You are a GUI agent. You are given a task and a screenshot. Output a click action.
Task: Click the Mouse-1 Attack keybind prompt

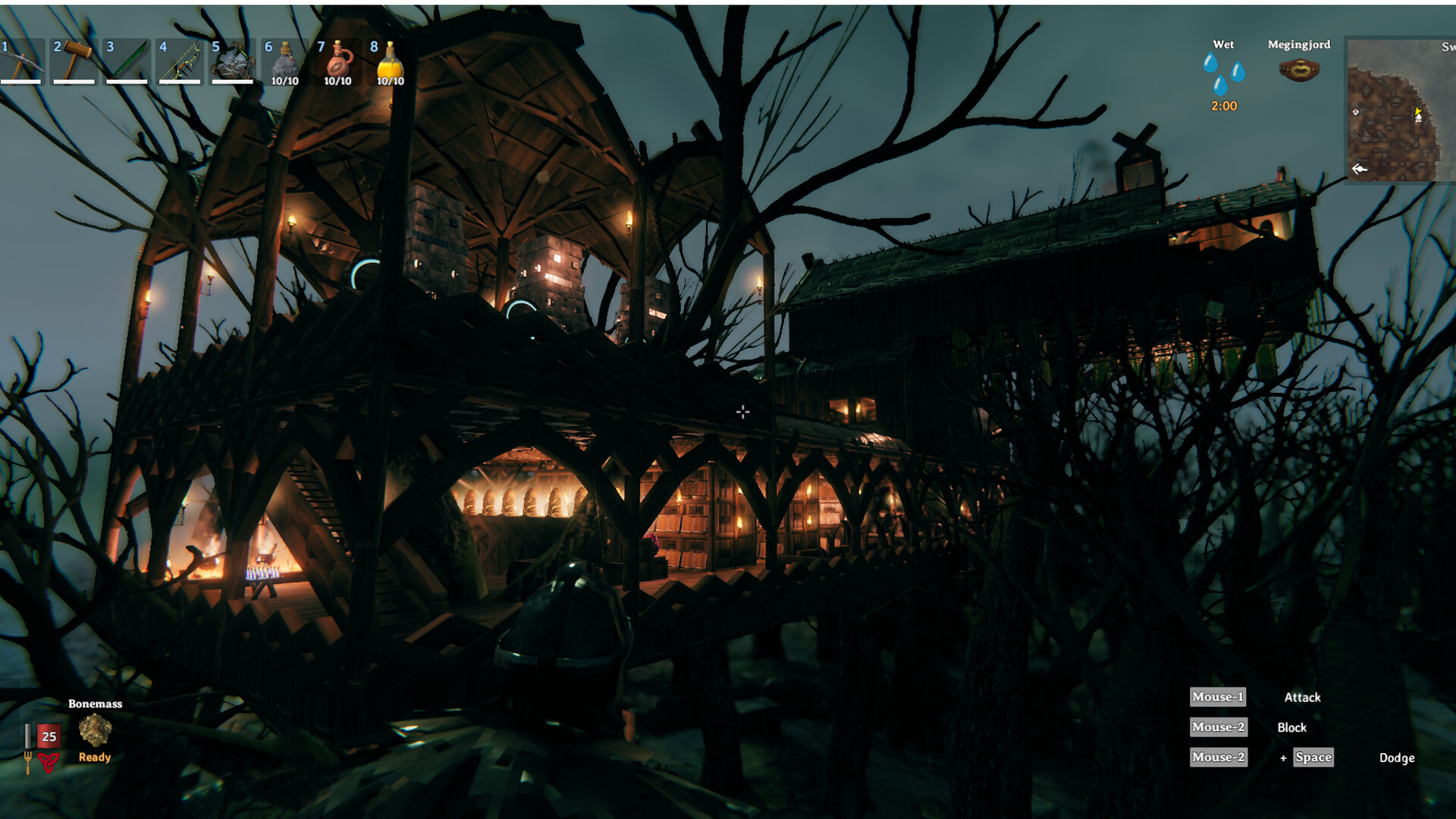point(1218,697)
